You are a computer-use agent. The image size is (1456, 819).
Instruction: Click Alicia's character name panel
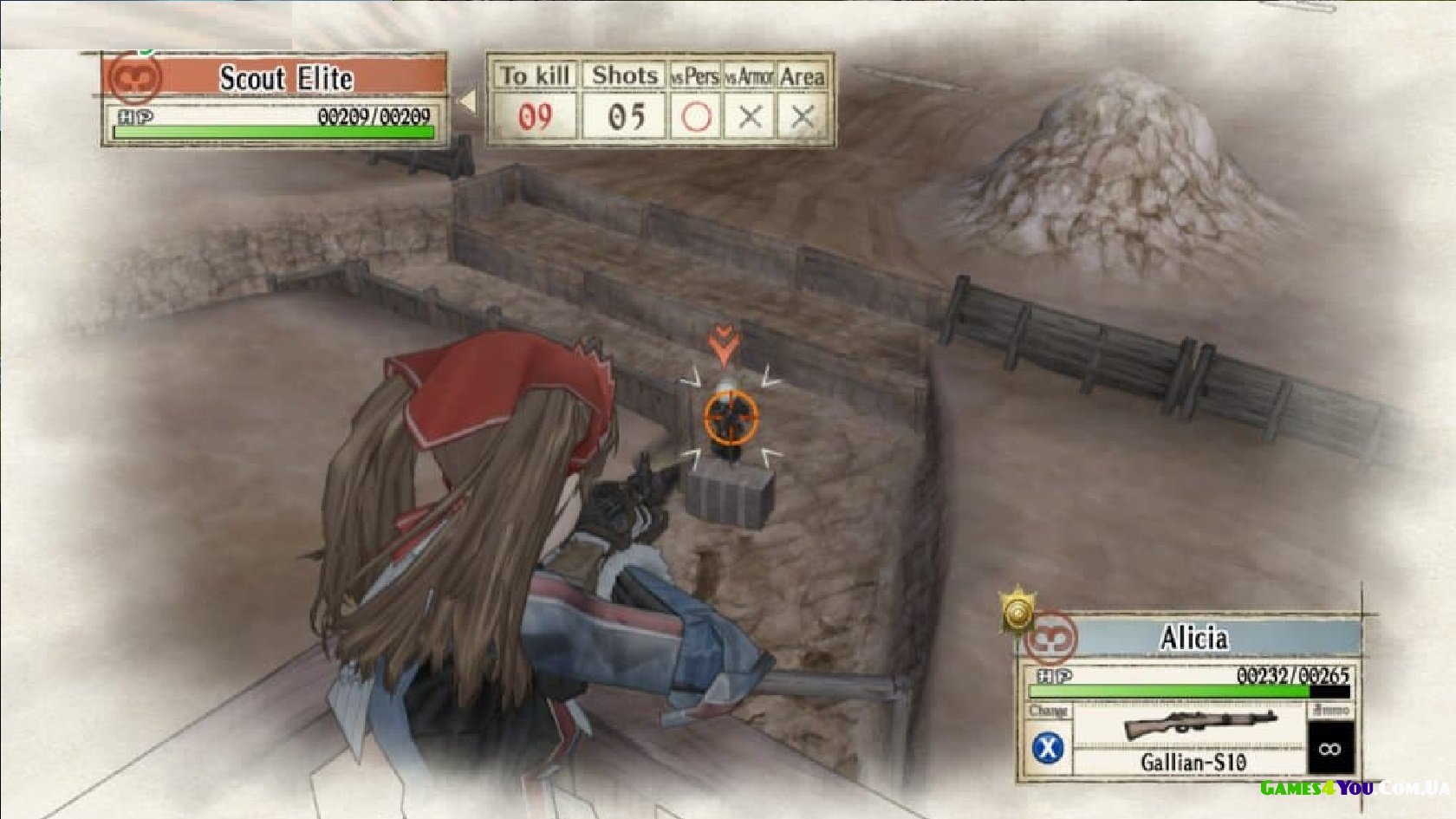click(1193, 639)
